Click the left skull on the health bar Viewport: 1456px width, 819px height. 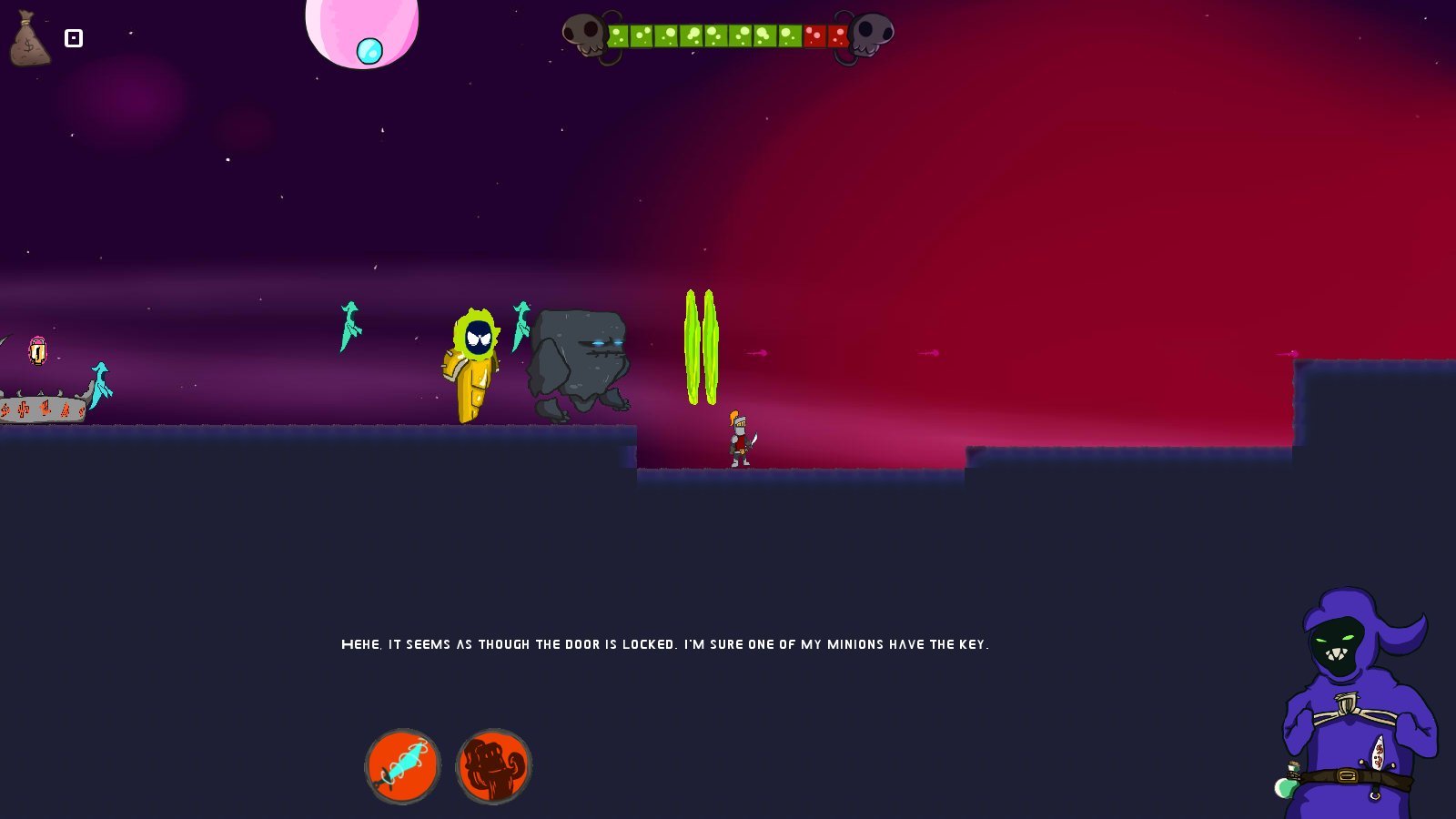coord(587,35)
